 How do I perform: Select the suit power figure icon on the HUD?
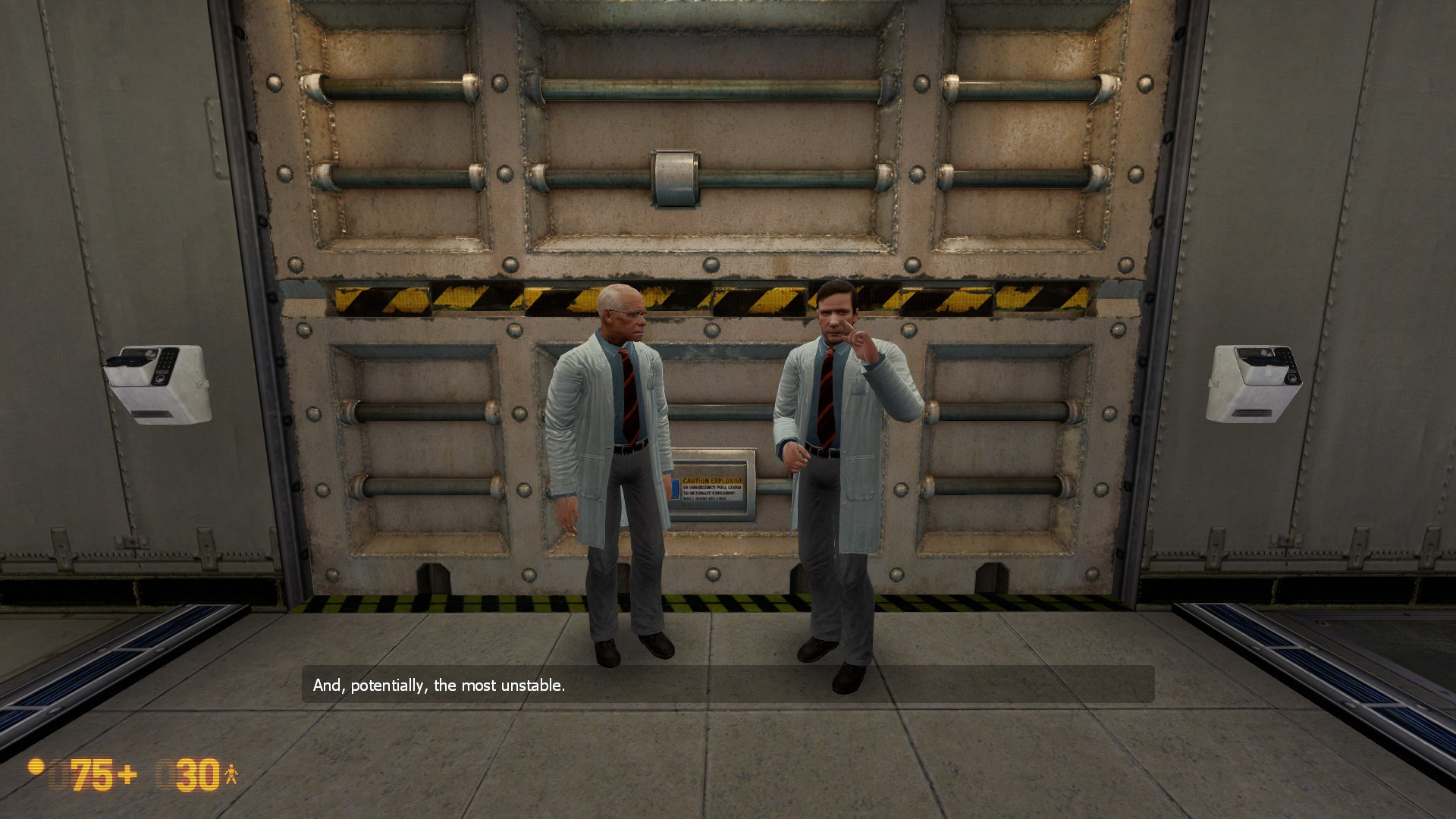231,773
